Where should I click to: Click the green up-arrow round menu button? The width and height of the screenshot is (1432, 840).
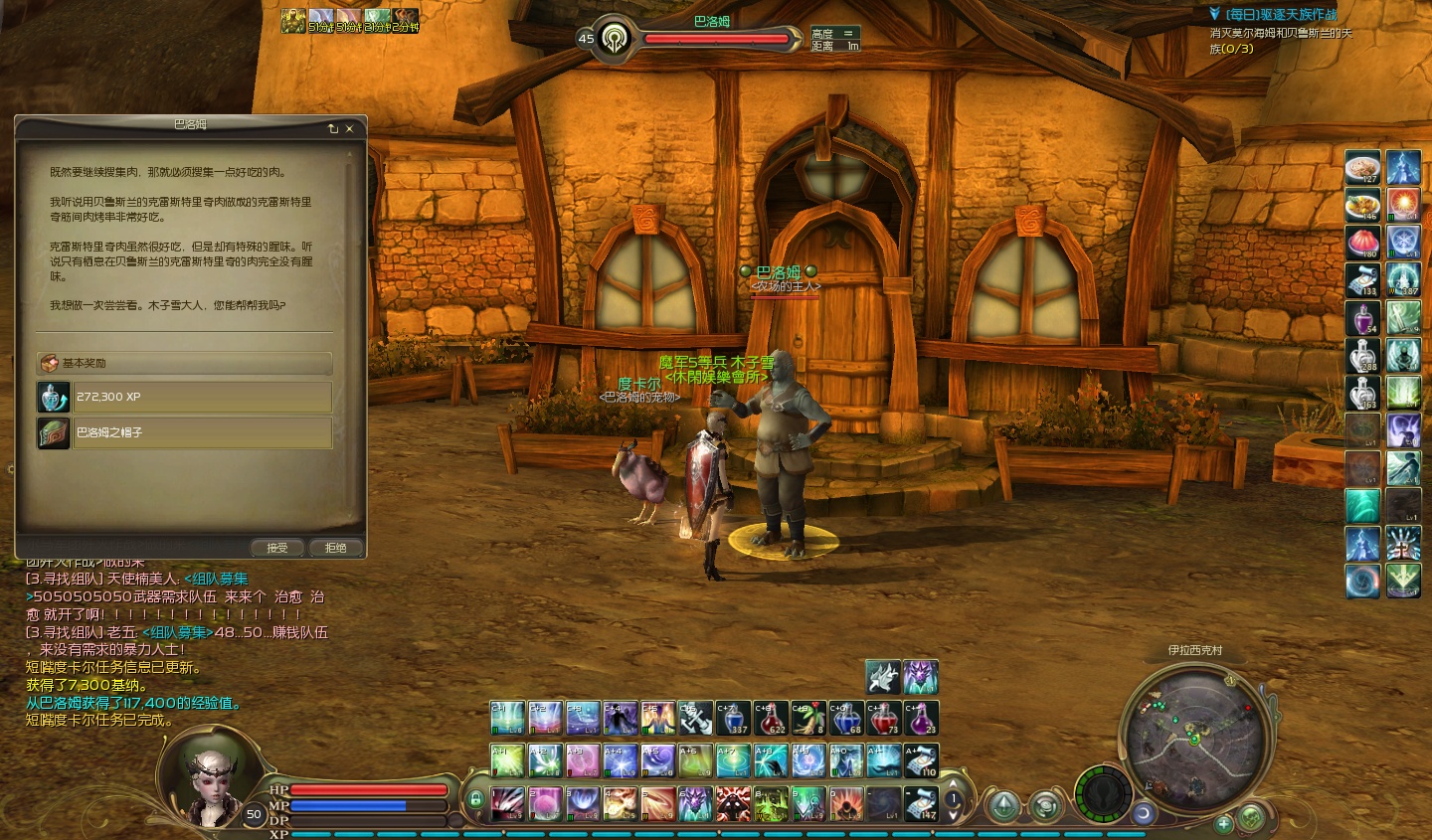click(1003, 804)
